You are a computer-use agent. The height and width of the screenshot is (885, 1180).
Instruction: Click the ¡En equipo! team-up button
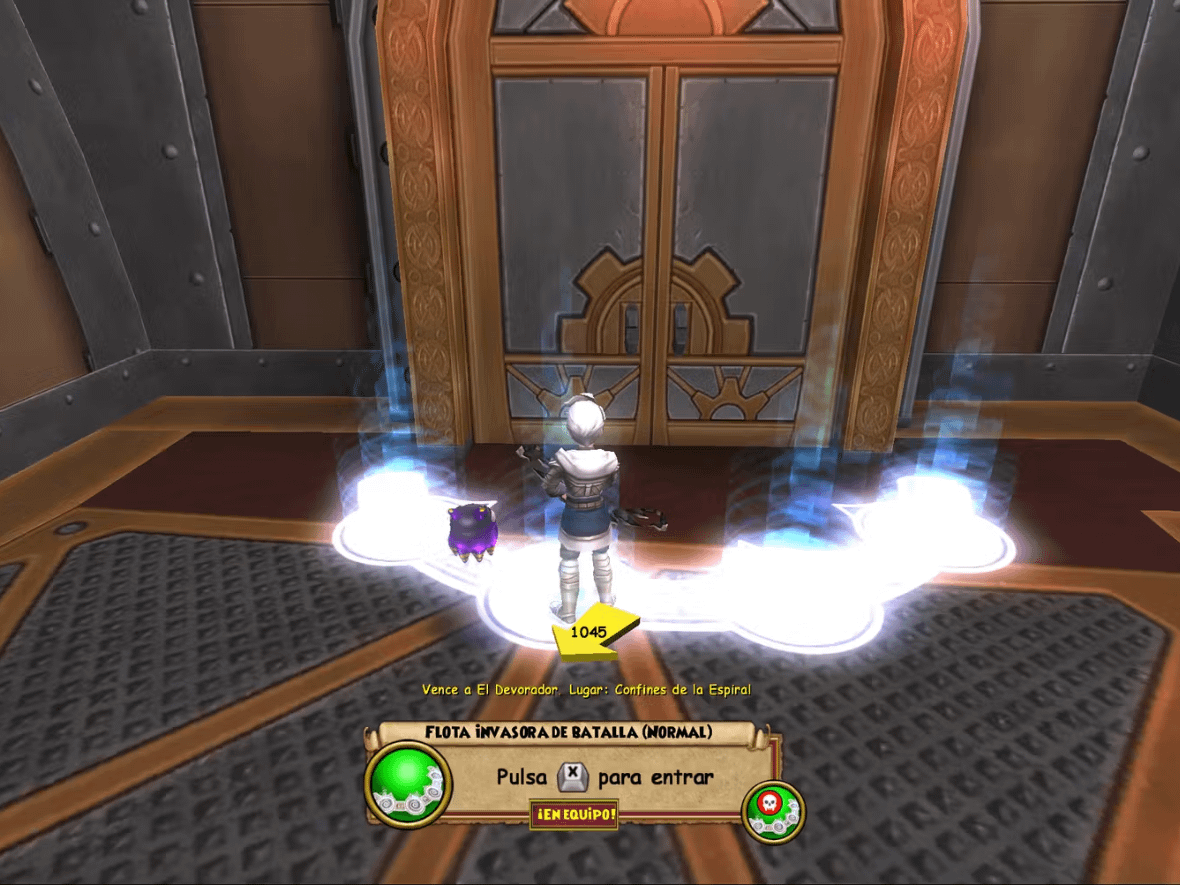click(574, 815)
